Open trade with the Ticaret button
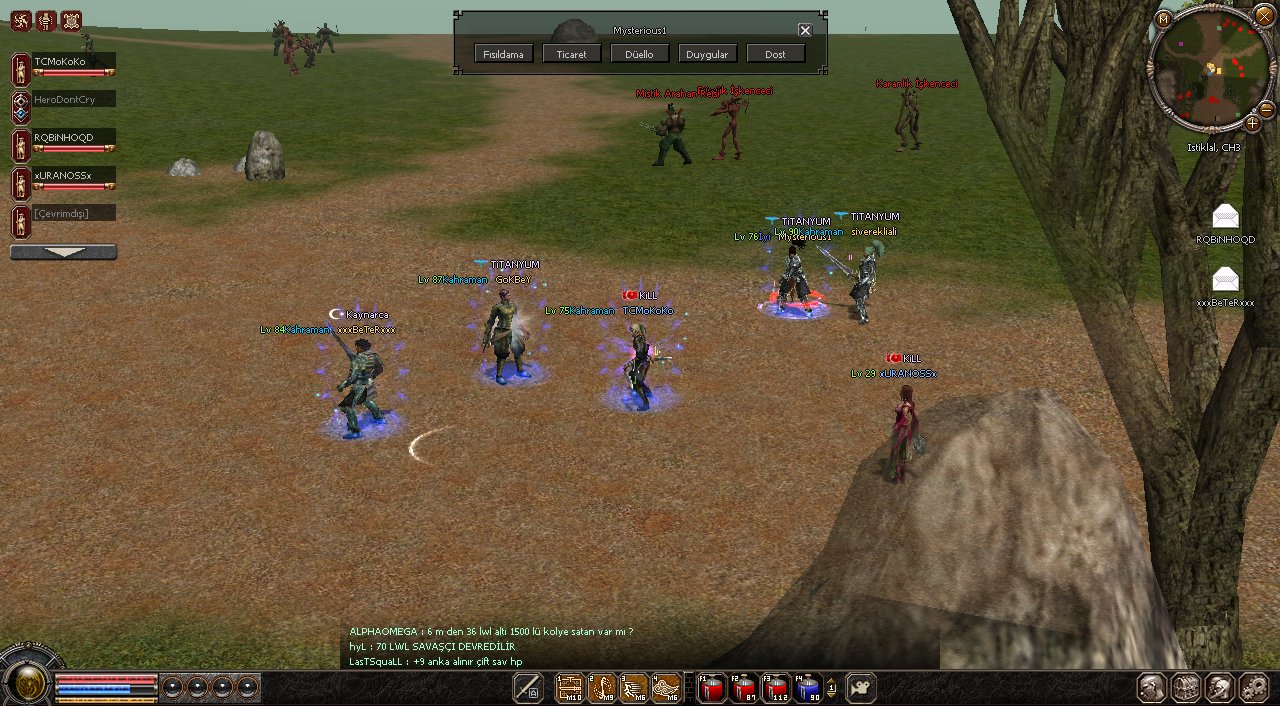Image resolution: width=1280 pixels, height=706 pixels. [572, 54]
